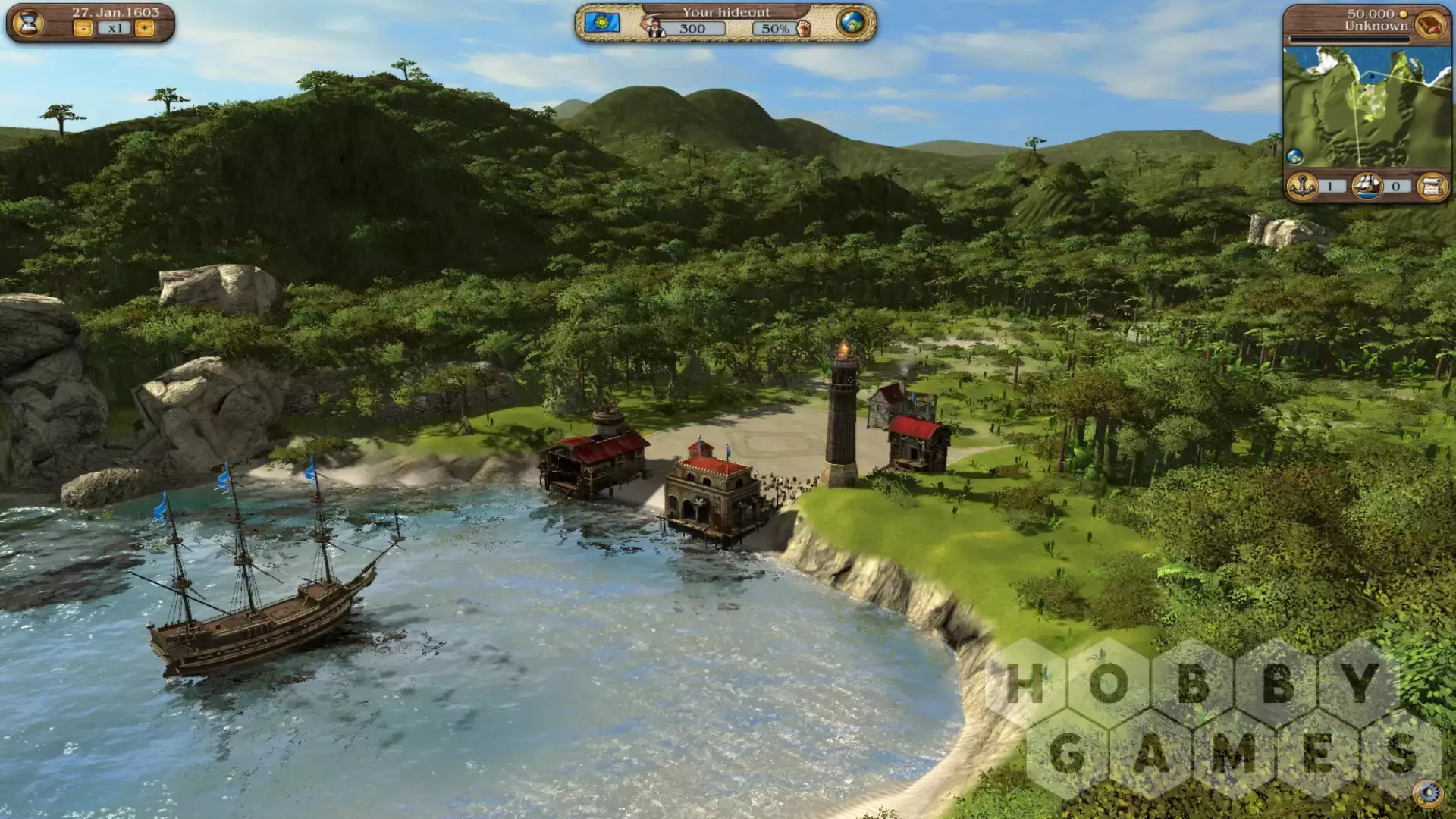Click the hourglass time icon
The width and height of the screenshot is (1456, 819).
tap(28, 23)
